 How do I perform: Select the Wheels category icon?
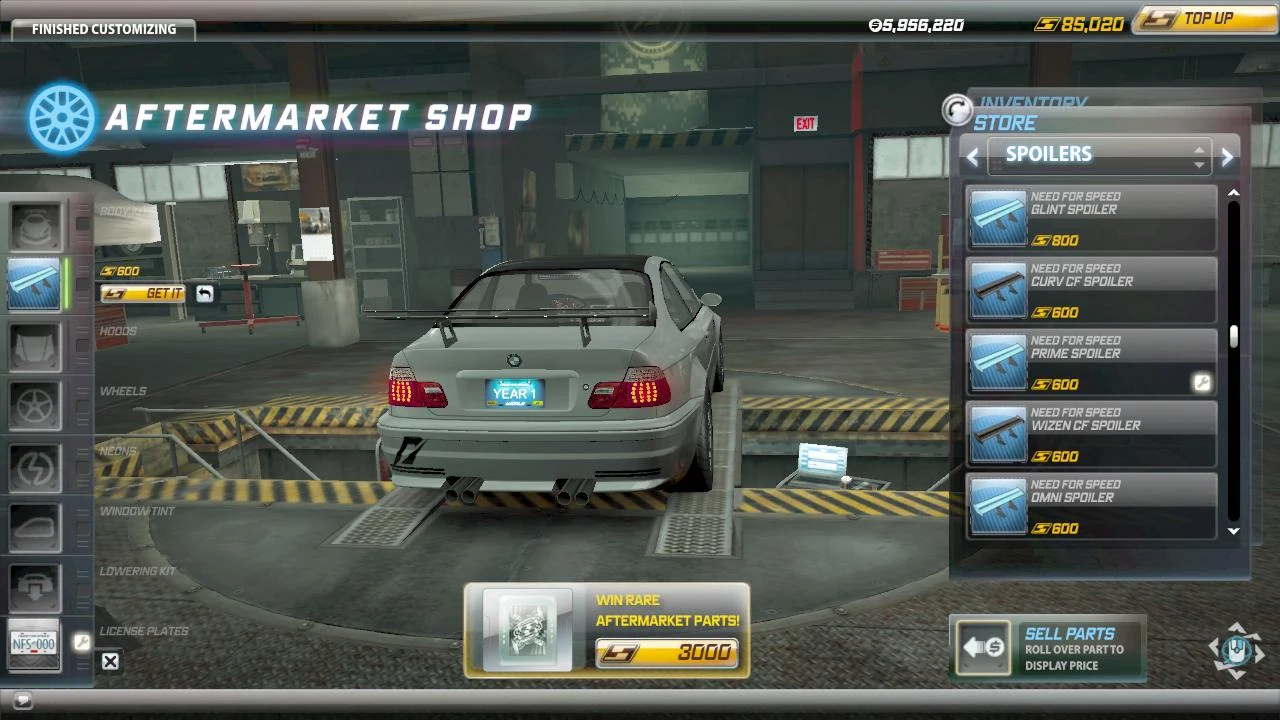[35, 405]
